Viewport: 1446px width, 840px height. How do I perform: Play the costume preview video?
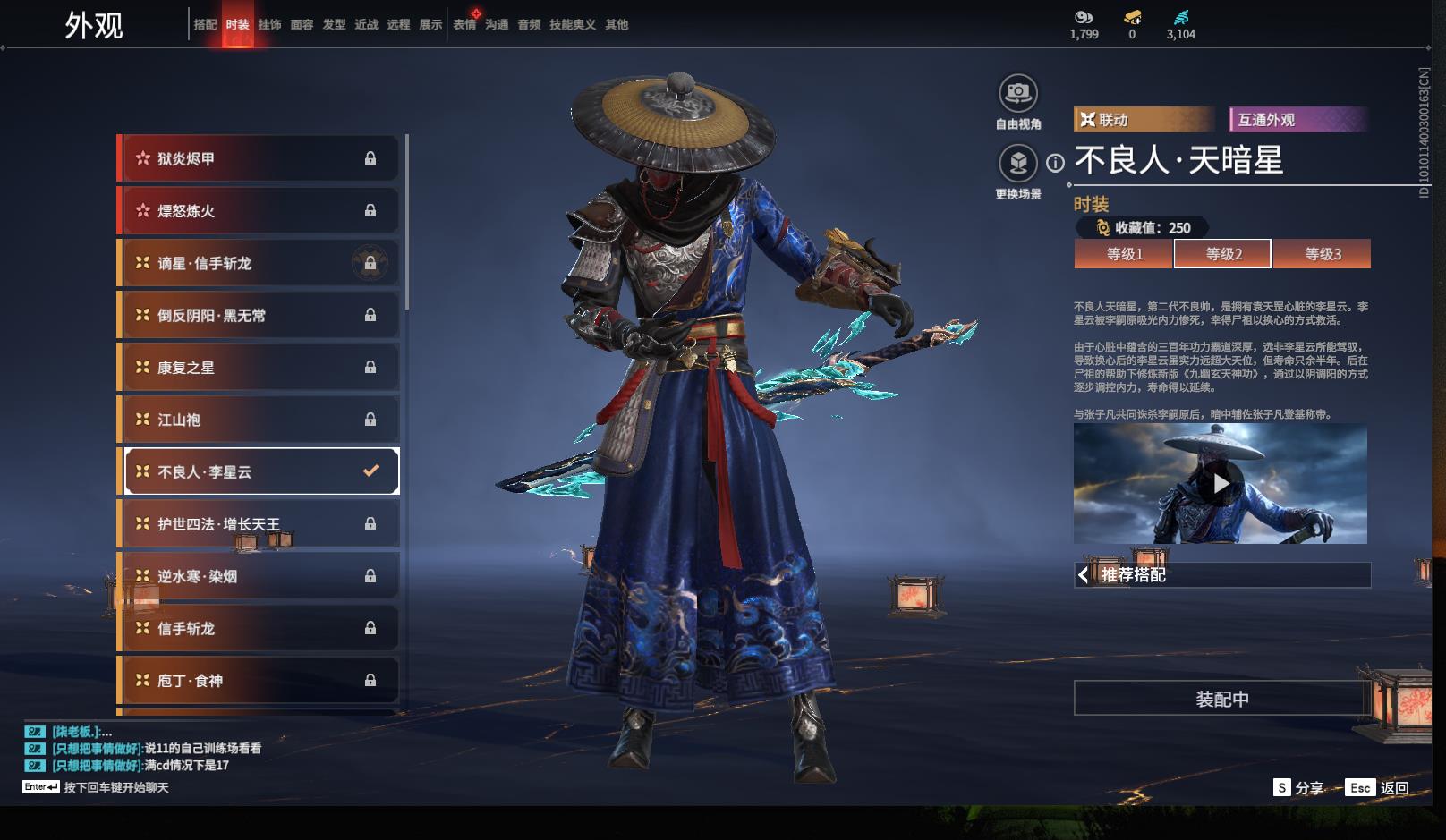[x=1221, y=484]
